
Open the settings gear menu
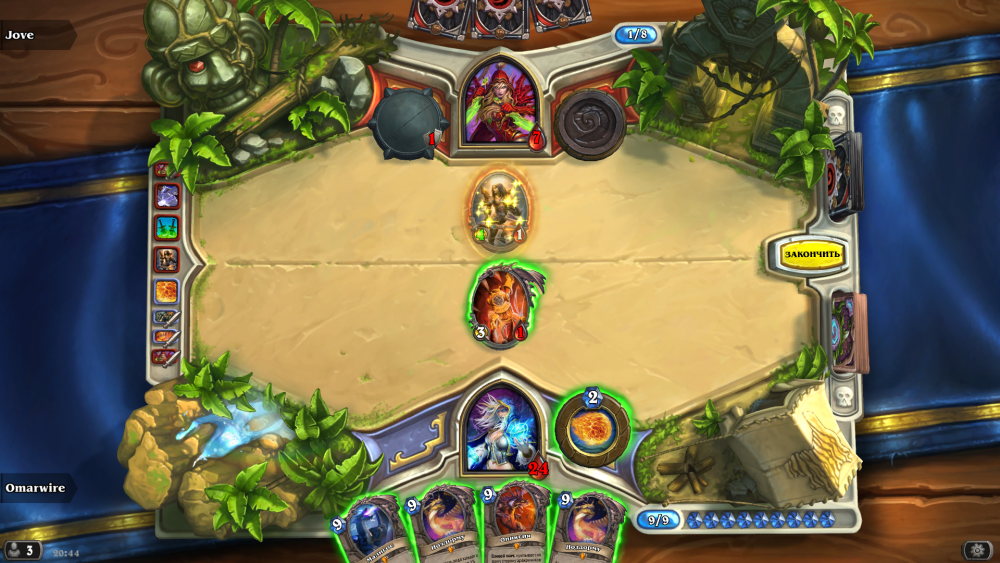pyautogui.click(x=977, y=550)
